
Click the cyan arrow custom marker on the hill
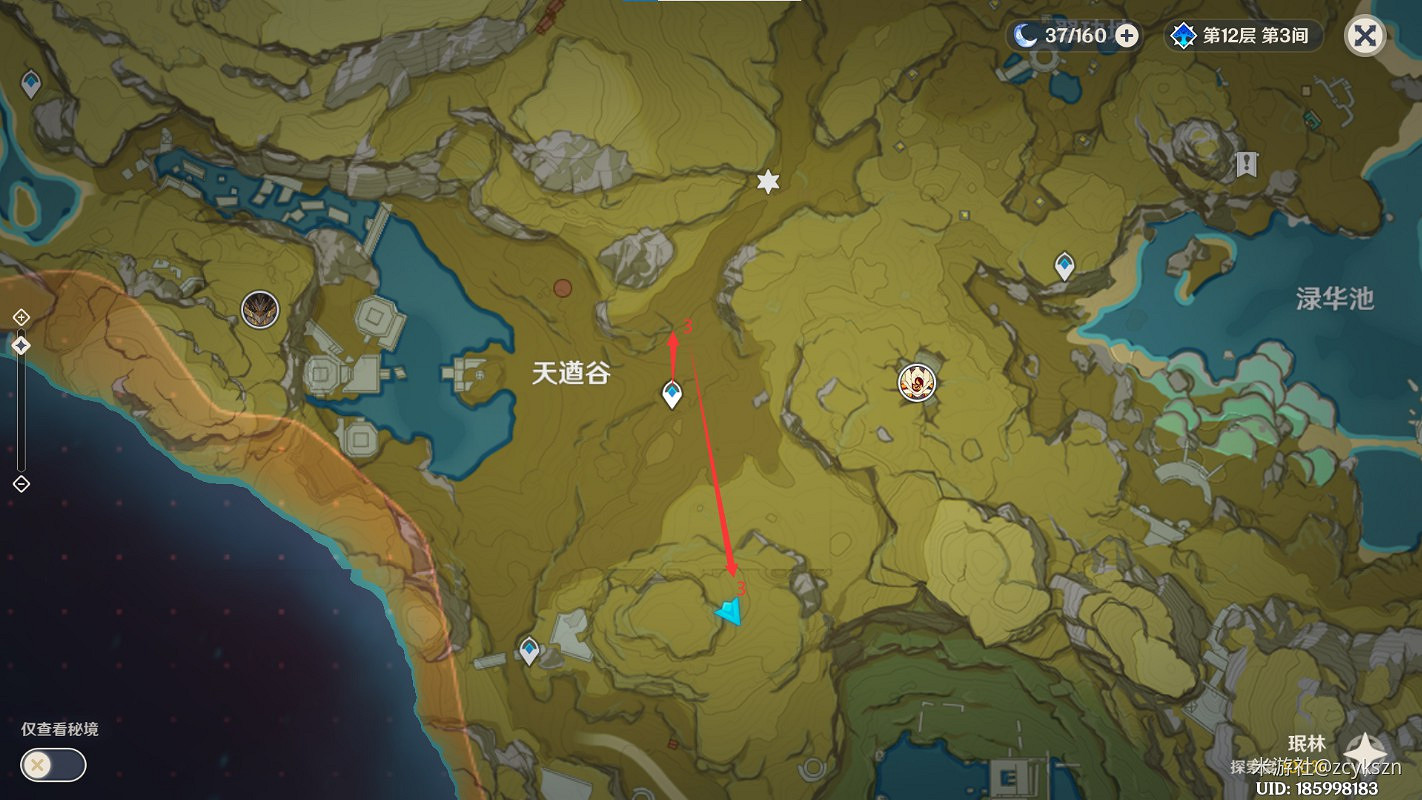tap(729, 613)
